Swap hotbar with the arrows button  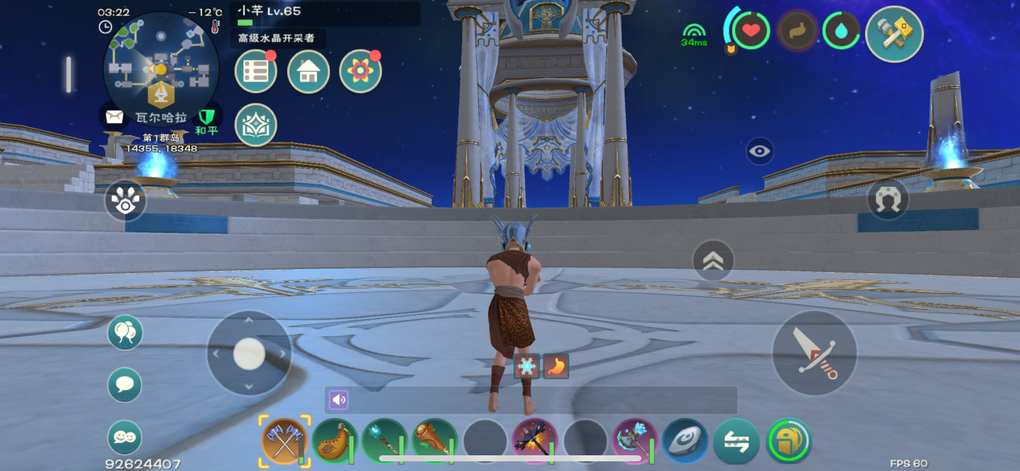[737, 440]
